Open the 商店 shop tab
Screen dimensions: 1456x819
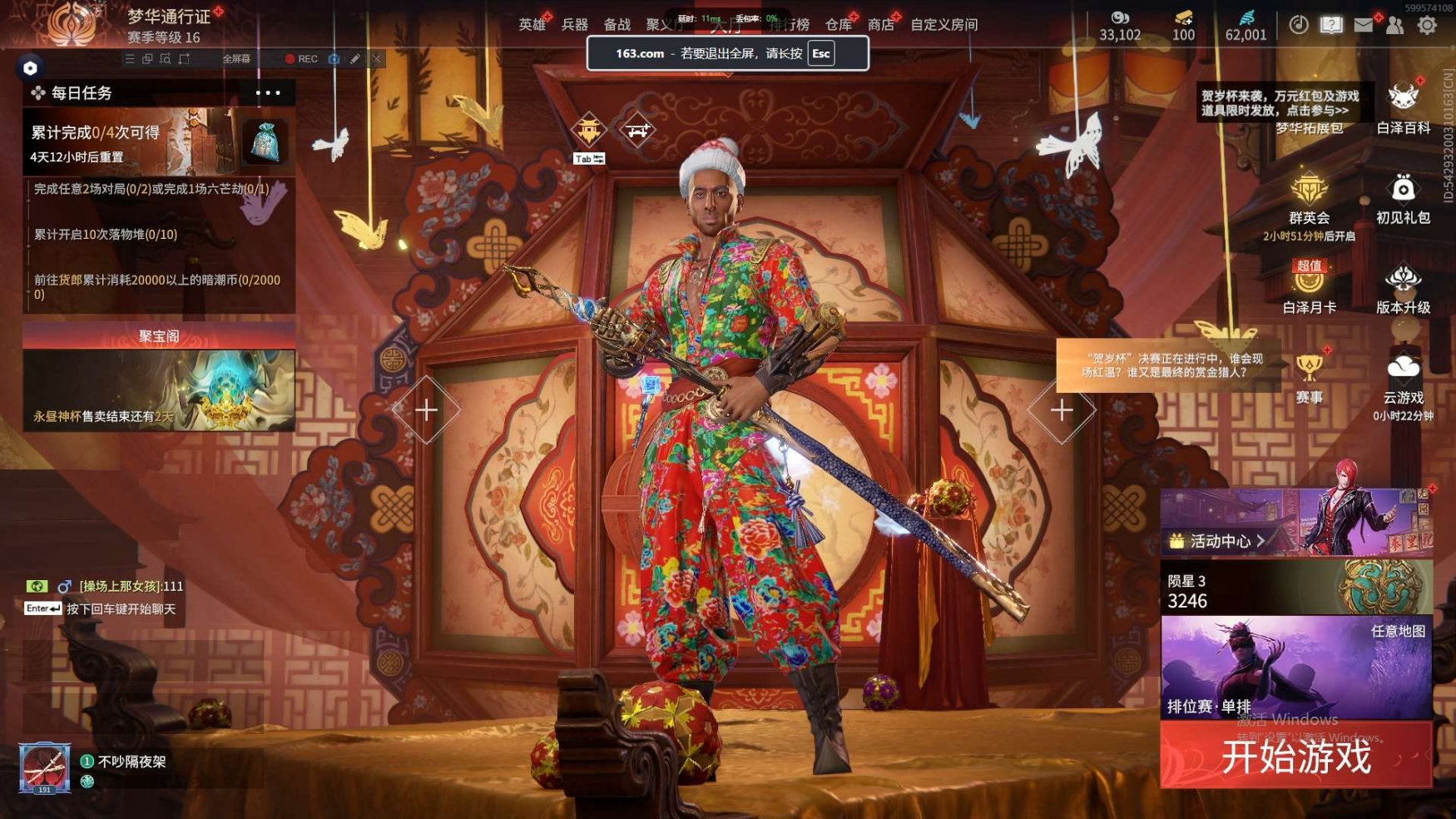880,25
